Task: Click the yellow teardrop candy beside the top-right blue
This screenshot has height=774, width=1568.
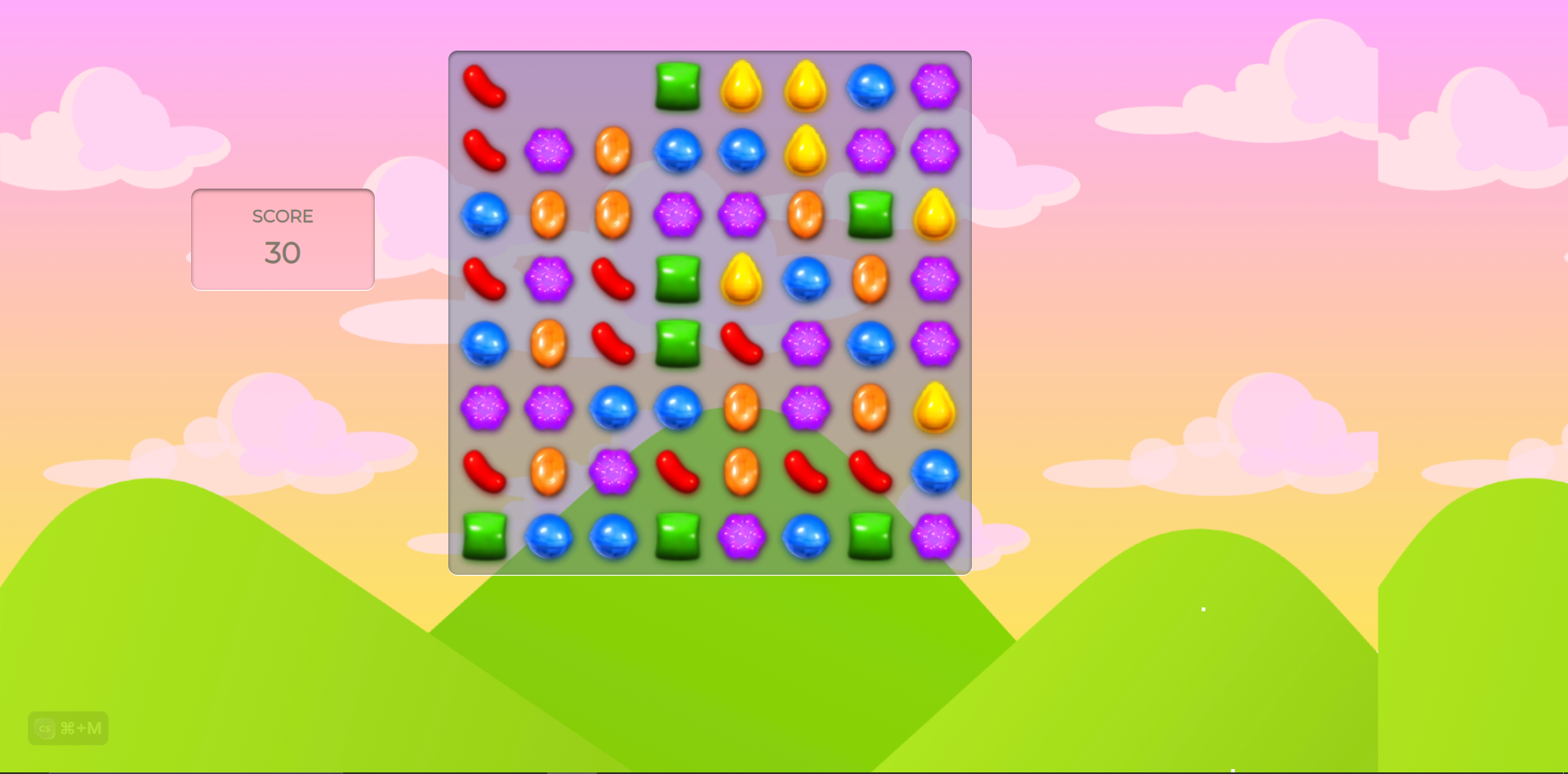Action: pos(805,87)
